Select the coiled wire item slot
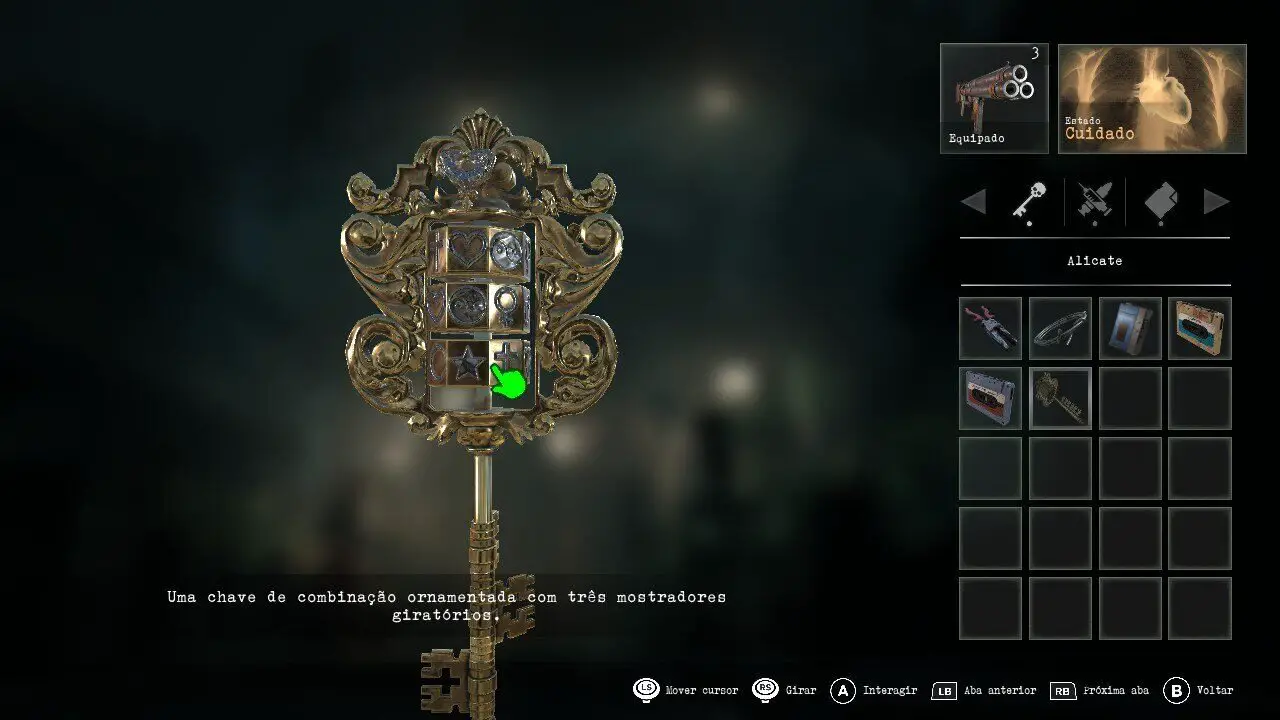Image resolution: width=1280 pixels, height=720 pixels. point(1060,328)
